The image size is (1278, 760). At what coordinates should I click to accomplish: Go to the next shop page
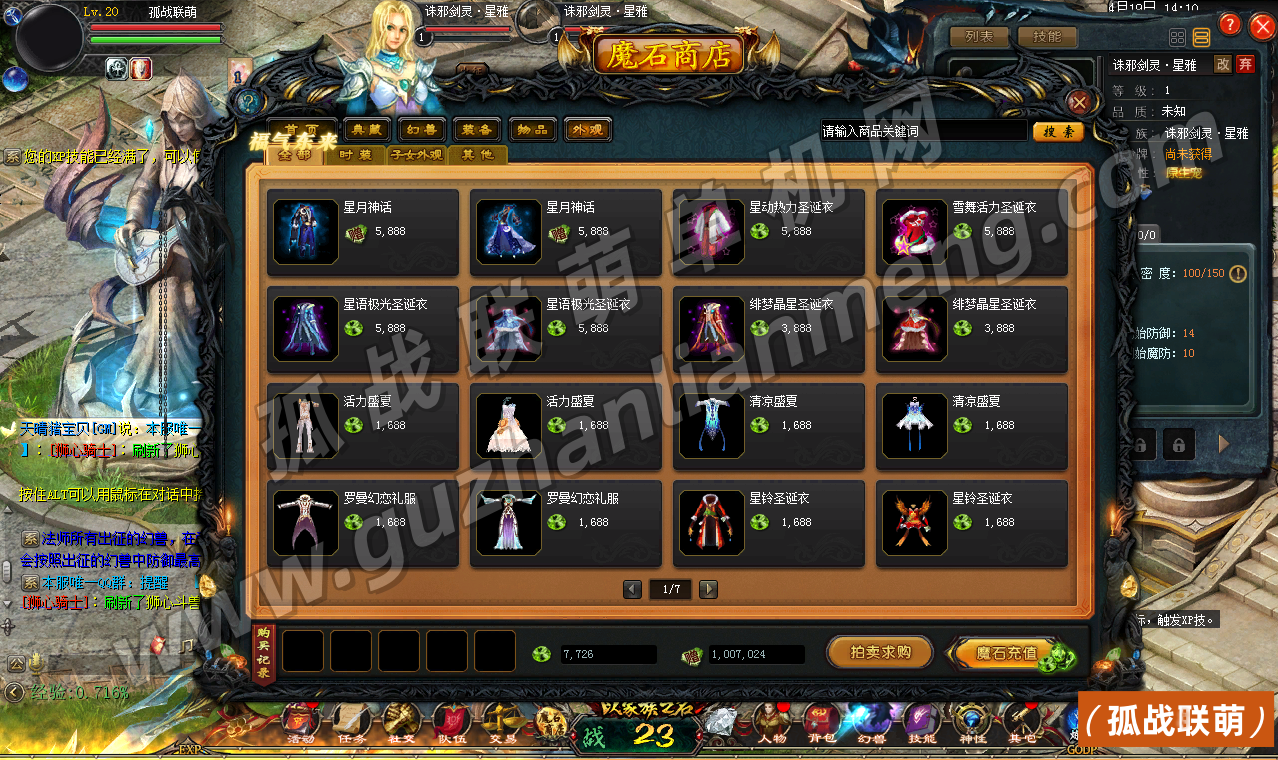point(708,589)
